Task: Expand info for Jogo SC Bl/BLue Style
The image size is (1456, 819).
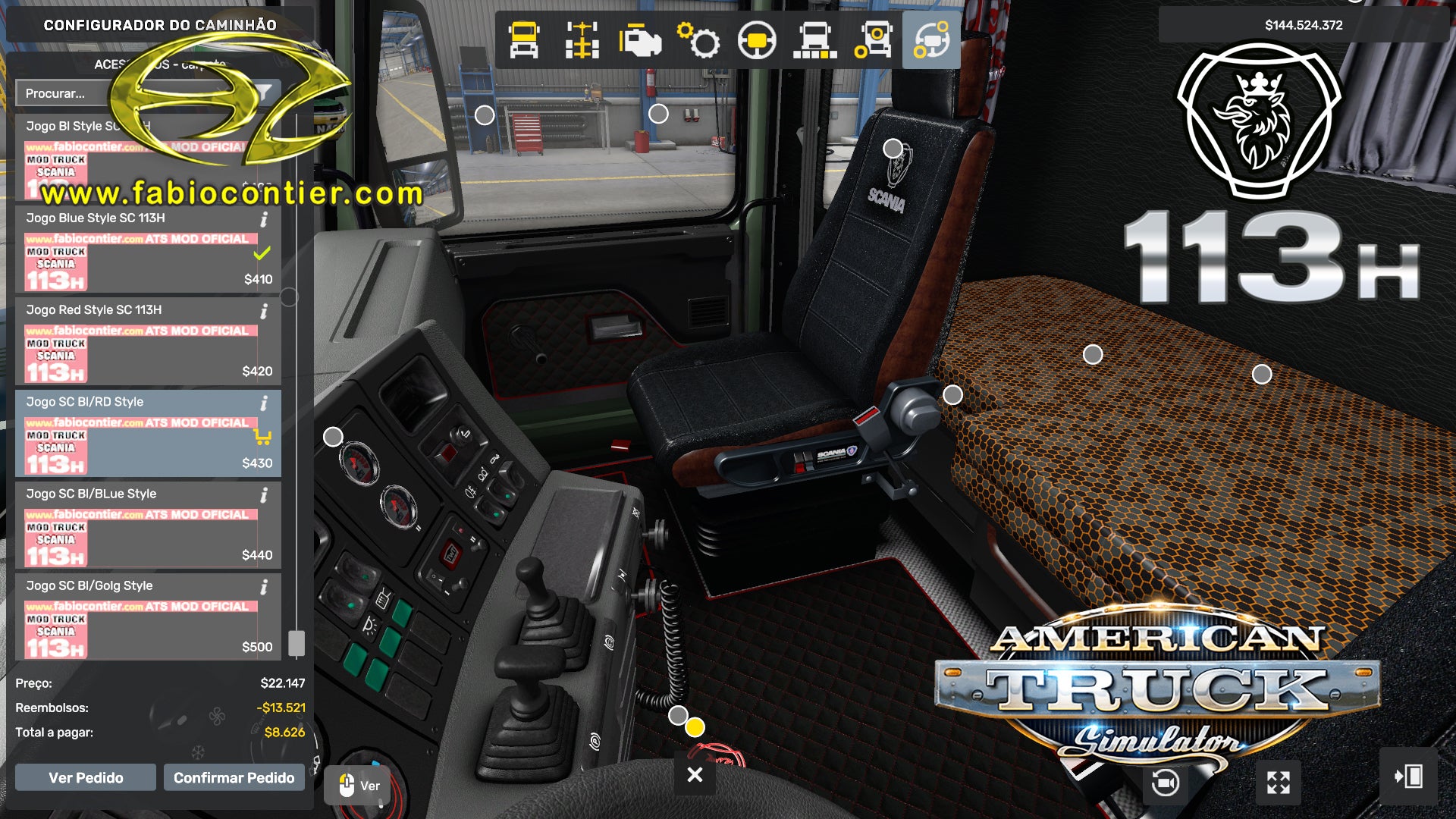Action: (x=264, y=495)
